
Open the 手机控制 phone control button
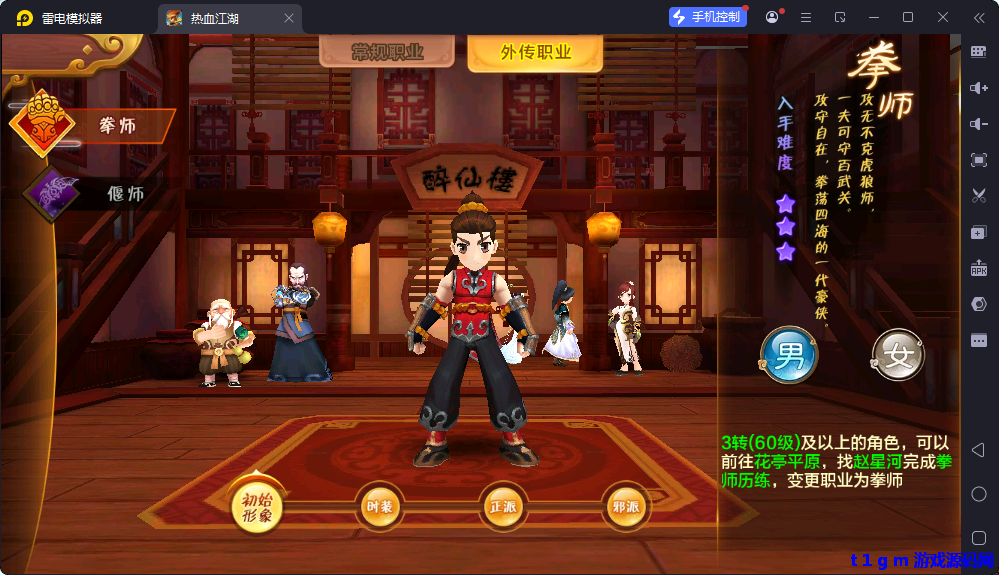708,17
